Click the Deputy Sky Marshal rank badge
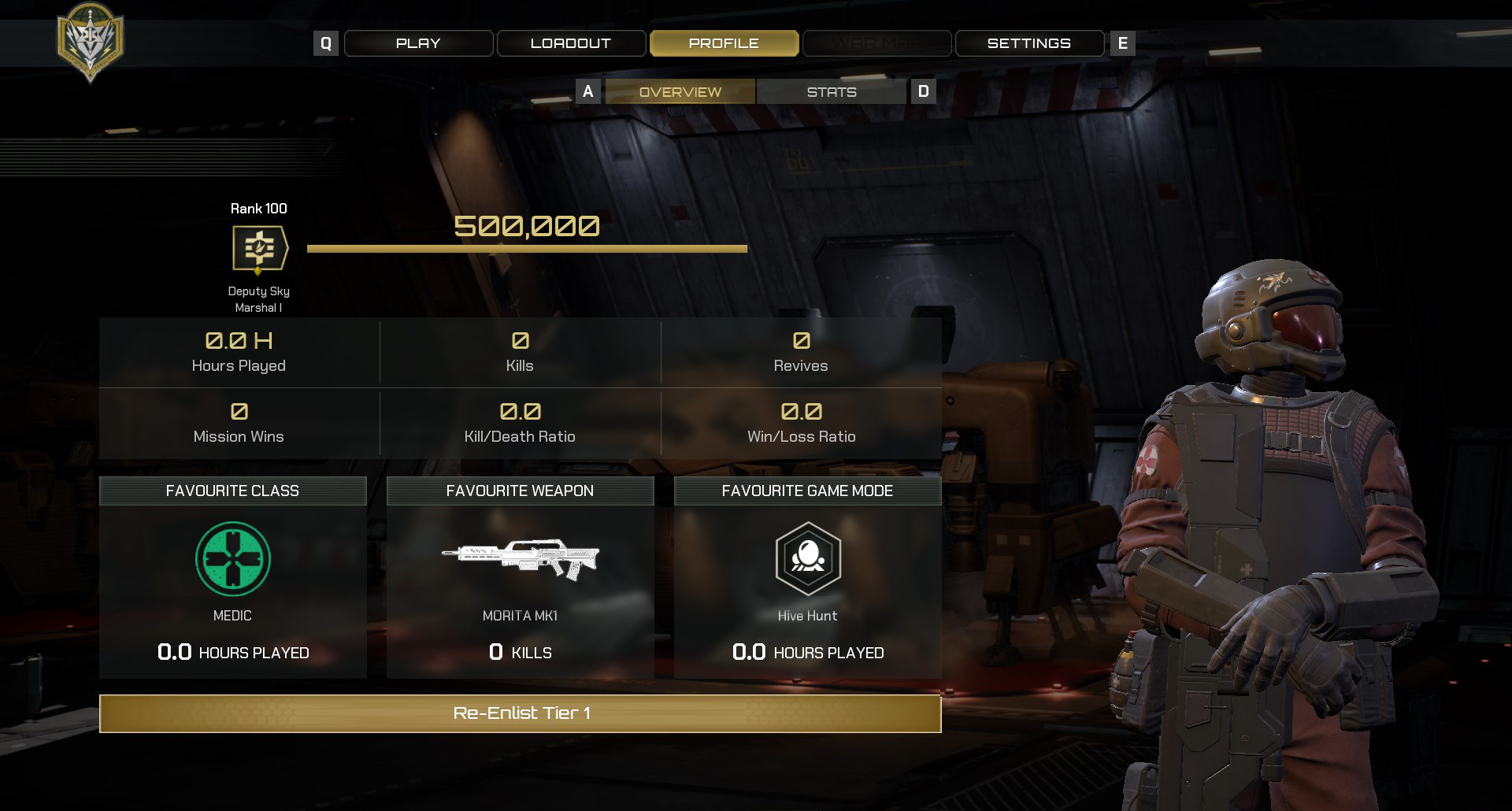The width and height of the screenshot is (1512, 811). (x=259, y=249)
